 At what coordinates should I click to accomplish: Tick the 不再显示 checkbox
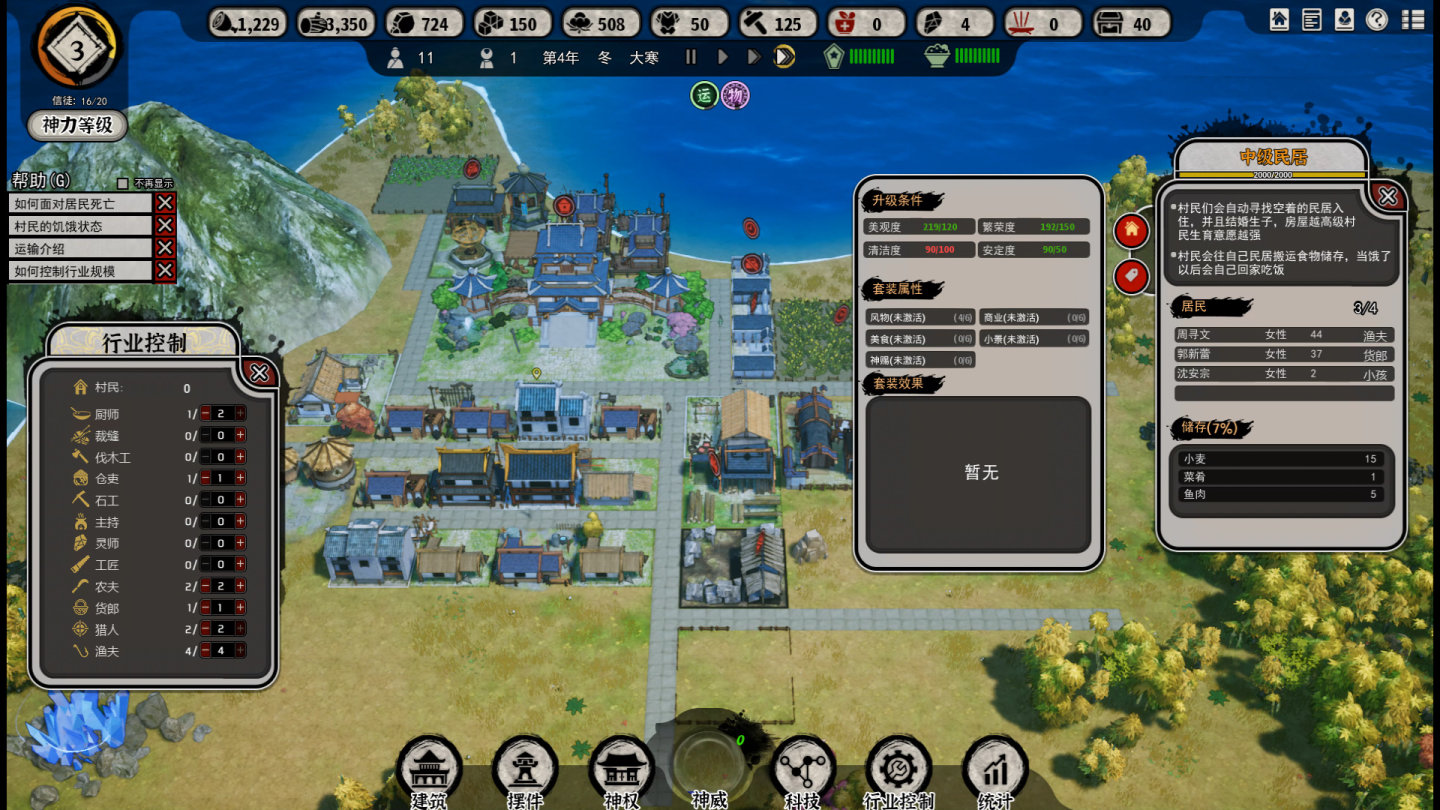tap(123, 183)
